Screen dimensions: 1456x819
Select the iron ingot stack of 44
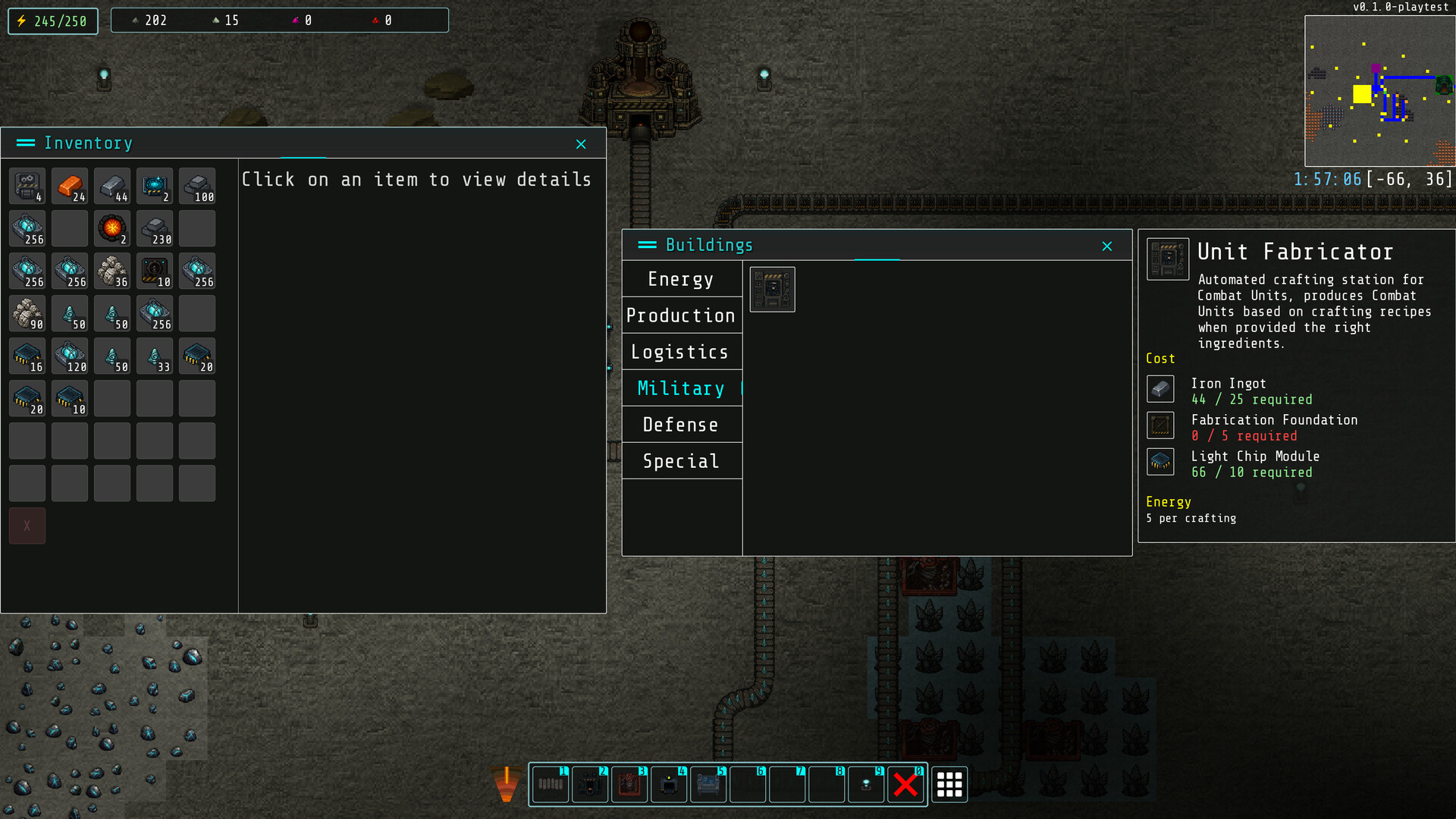(112, 186)
